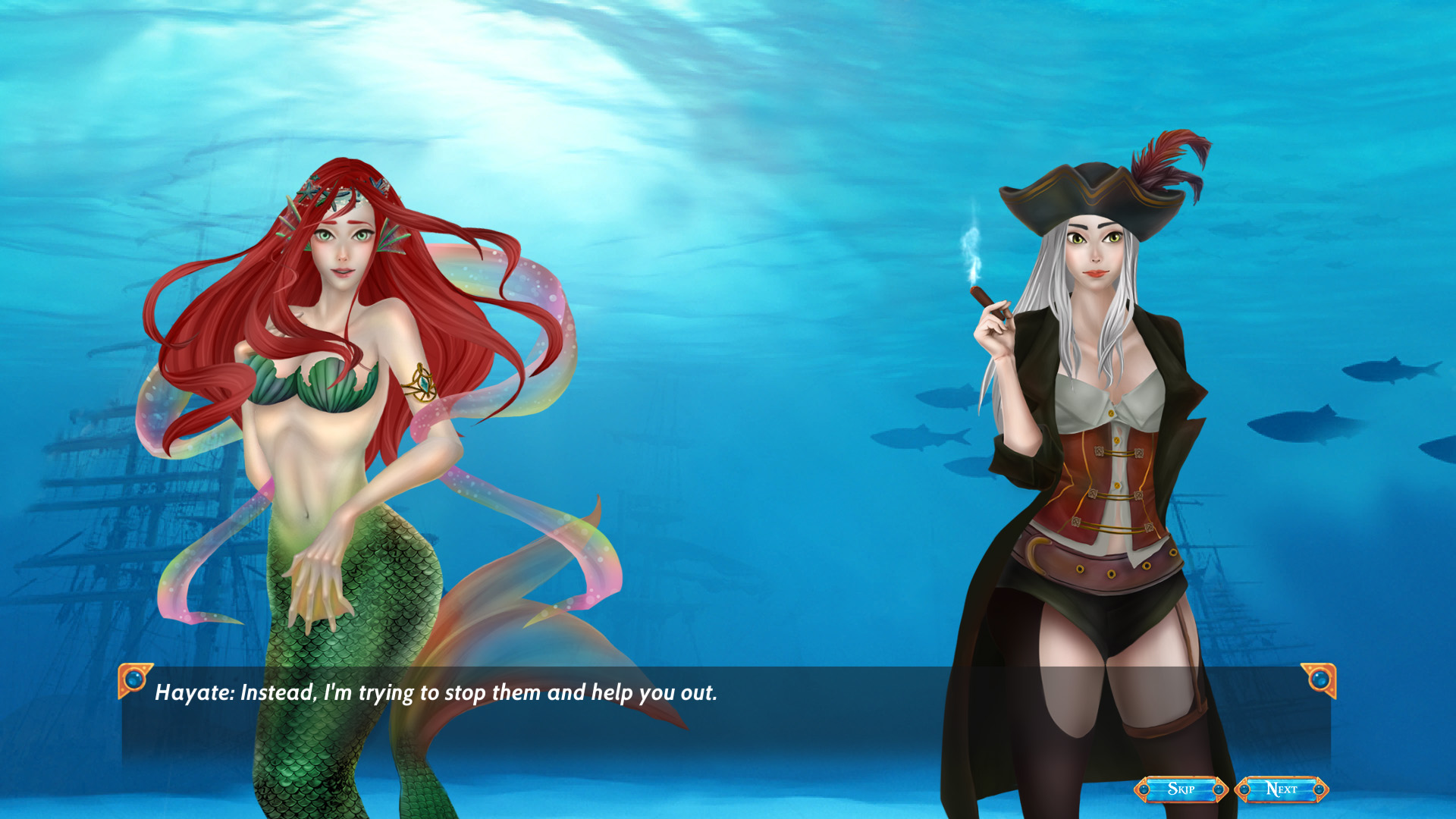The image size is (1456, 819).
Task: Click the gem inside the Skip button's right arrowhead
Action: tap(1222, 789)
